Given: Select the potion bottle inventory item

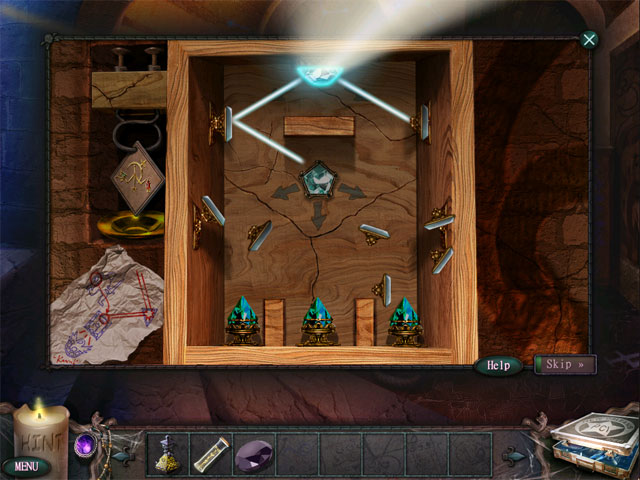Looking at the screenshot, I should point(167,453).
